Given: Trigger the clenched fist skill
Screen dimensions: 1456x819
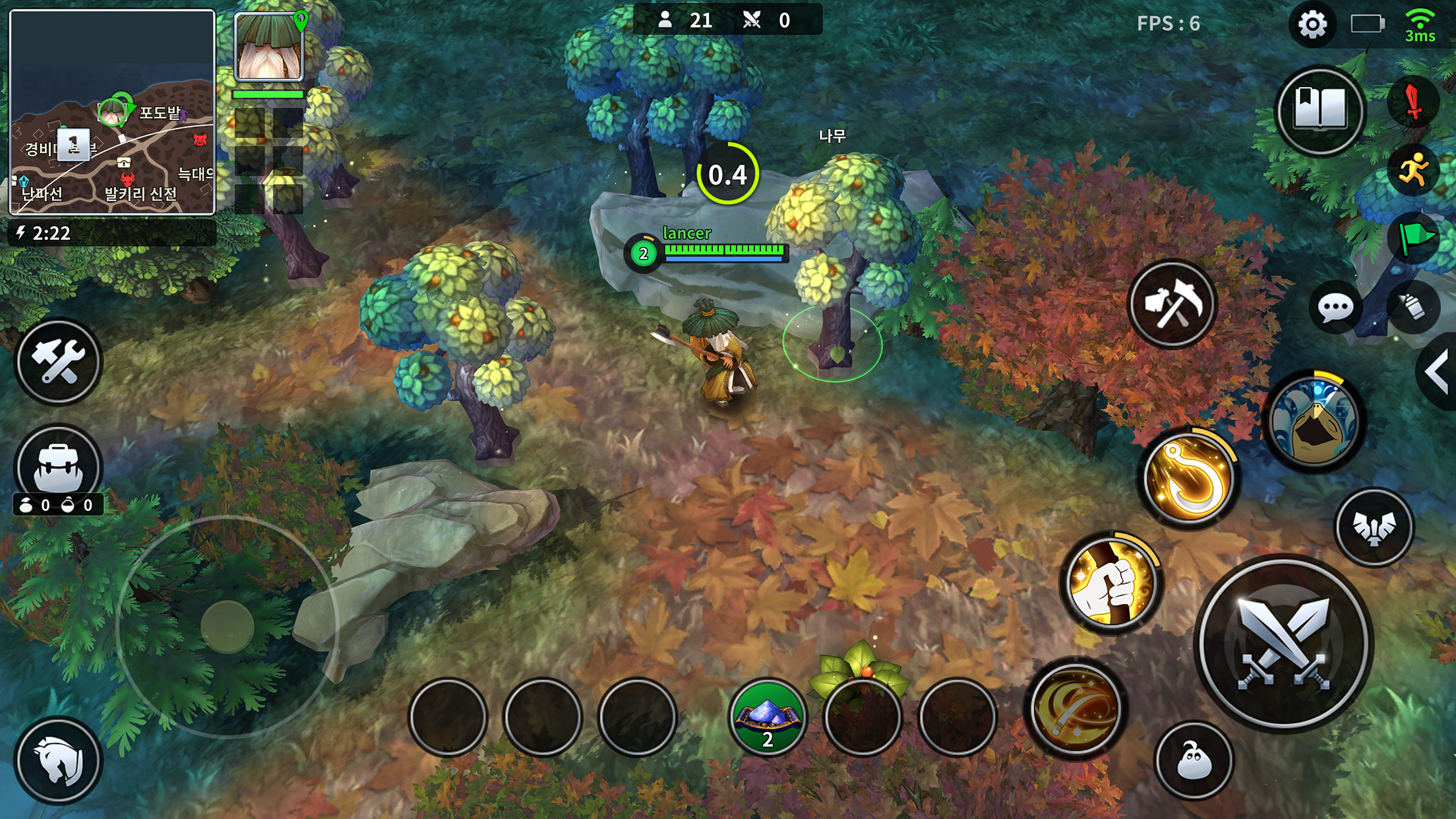Looking at the screenshot, I should point(1111,583).
